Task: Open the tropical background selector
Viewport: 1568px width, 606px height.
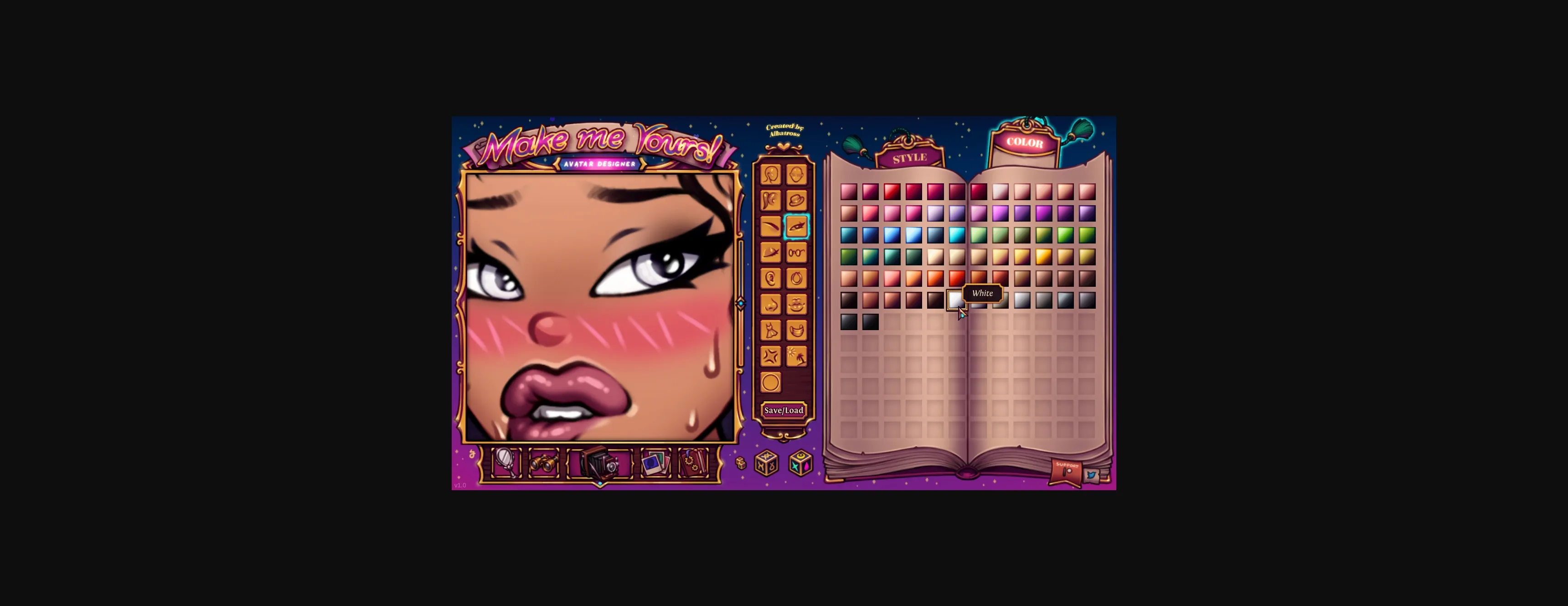Action: [796, 355]
